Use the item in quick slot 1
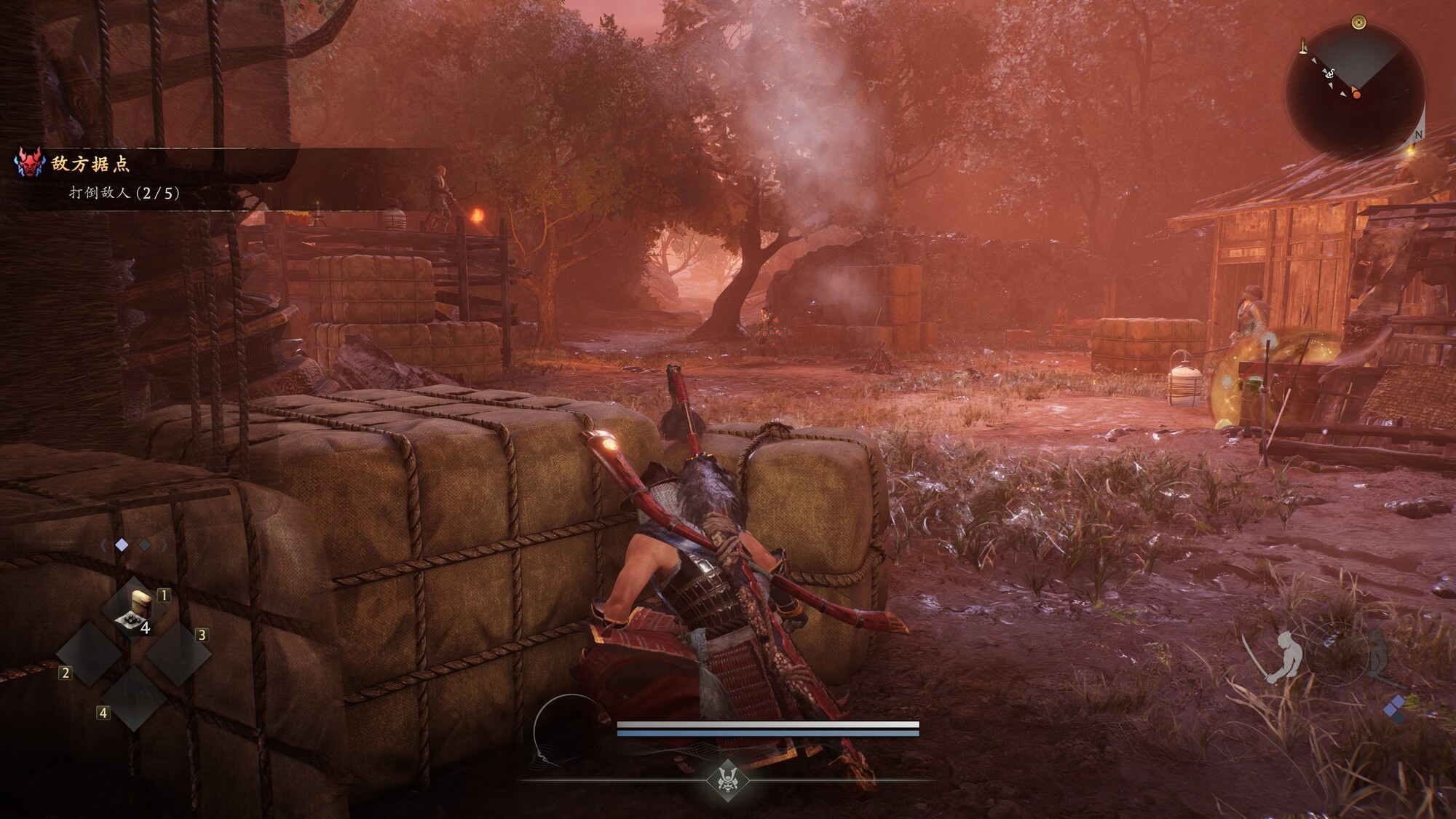Image resolution: width=1456 pixels, height=819 pixels. pos(135,610)
